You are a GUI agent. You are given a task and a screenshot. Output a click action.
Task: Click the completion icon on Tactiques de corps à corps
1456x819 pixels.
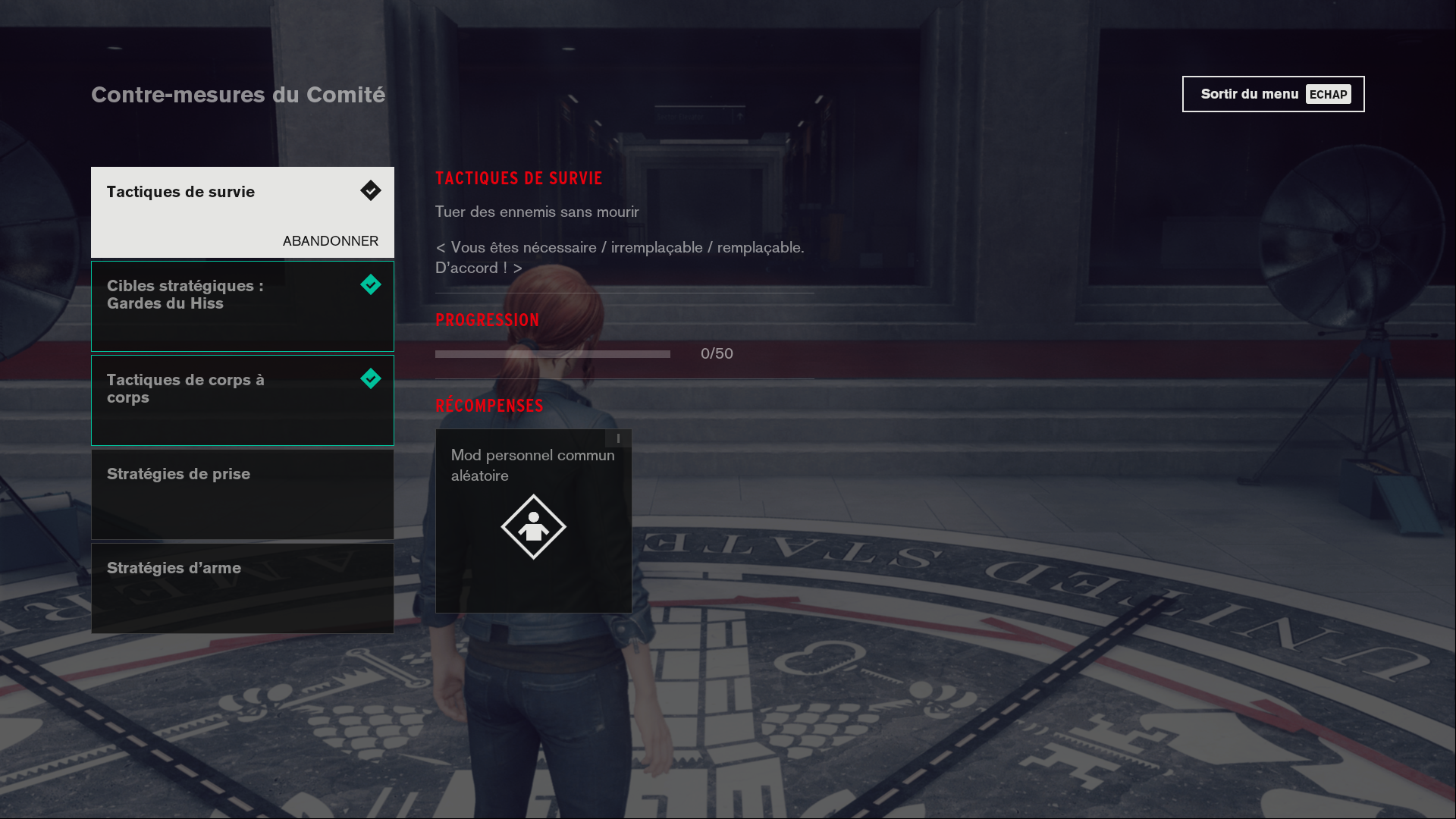point(371,379)
